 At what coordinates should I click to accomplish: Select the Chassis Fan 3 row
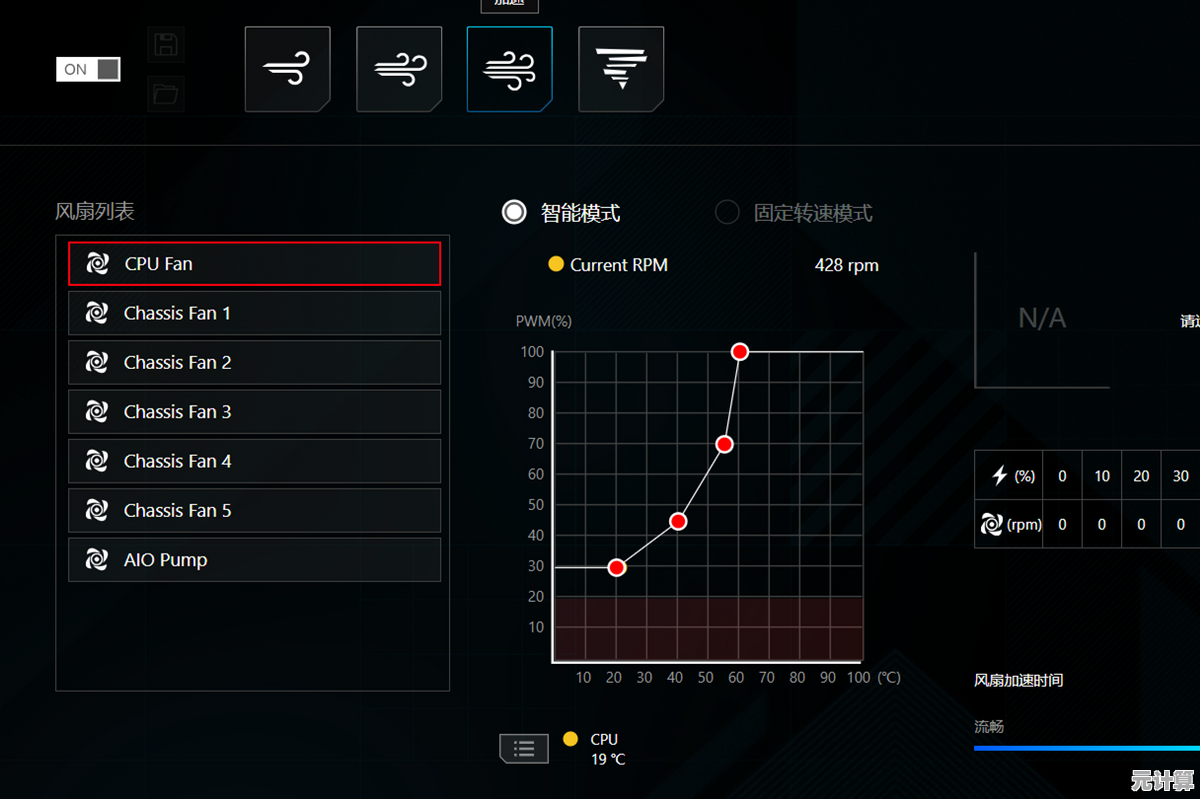pyautogui.click(x=254, y=412)
